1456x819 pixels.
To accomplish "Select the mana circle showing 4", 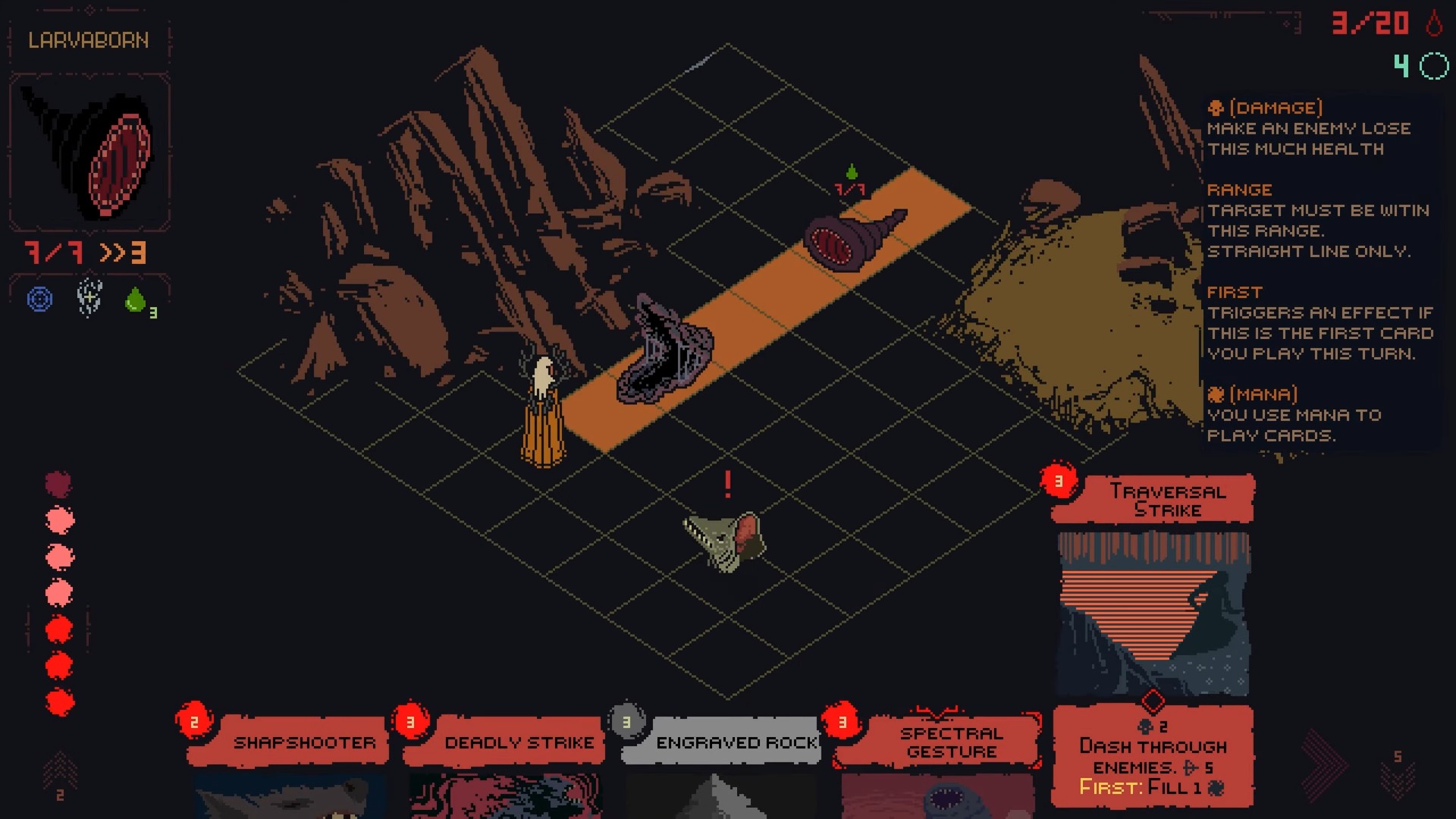I will point(1432,67).
